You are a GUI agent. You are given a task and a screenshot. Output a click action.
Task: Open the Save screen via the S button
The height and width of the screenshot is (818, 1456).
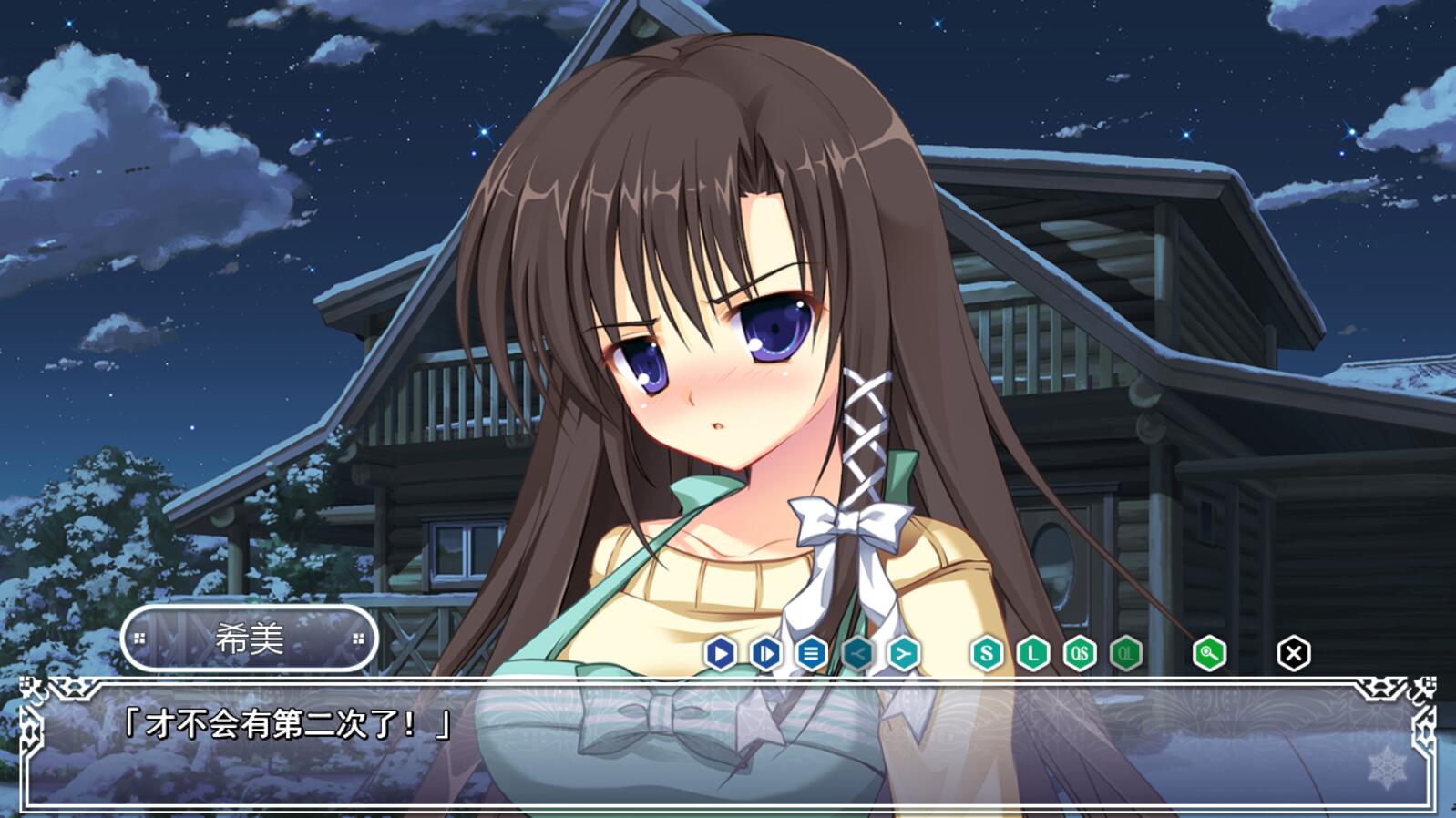click(x=986, y=653)
